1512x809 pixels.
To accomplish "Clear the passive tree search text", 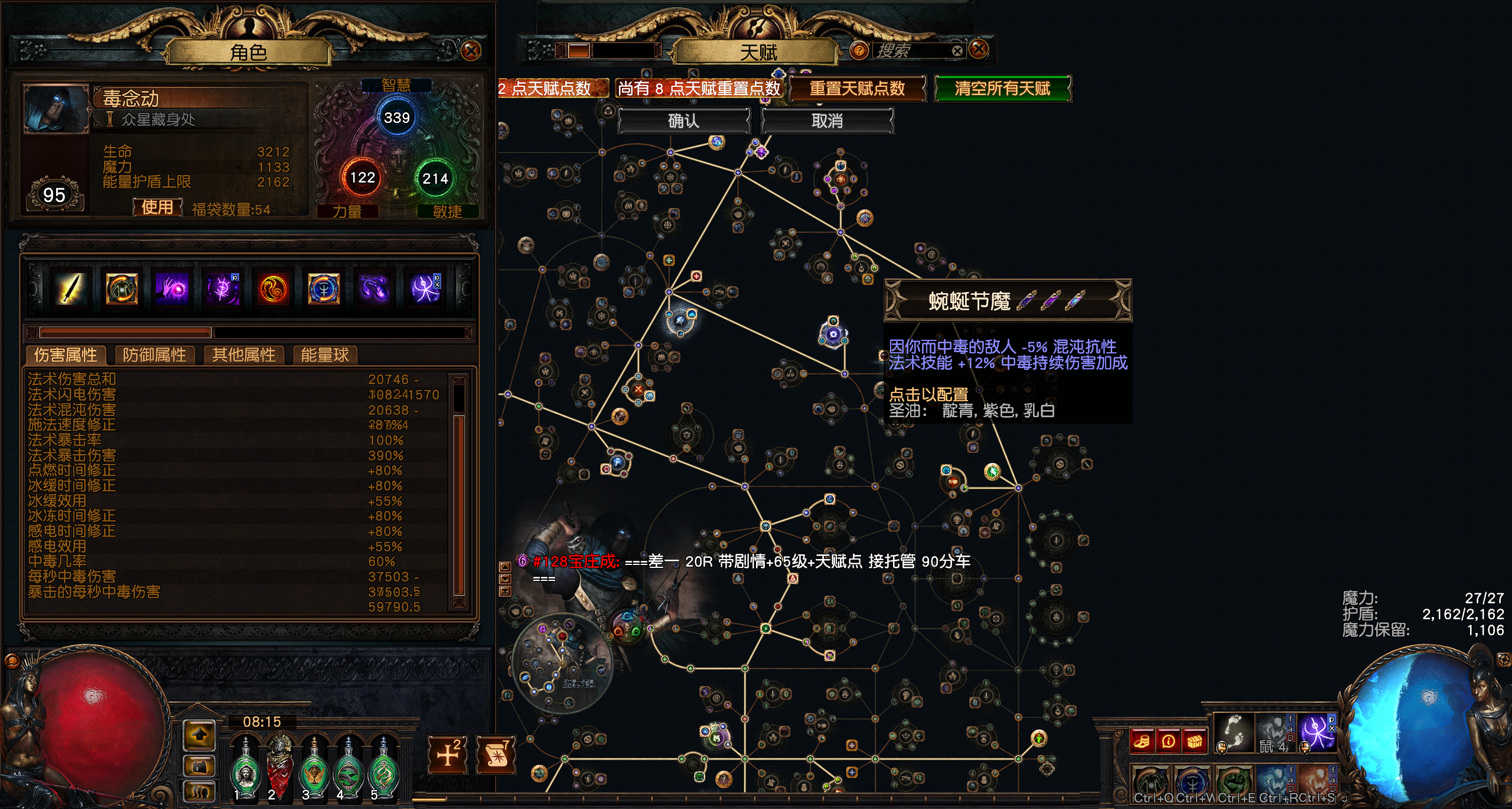I will pyautogui.click(x=957, y=51).
